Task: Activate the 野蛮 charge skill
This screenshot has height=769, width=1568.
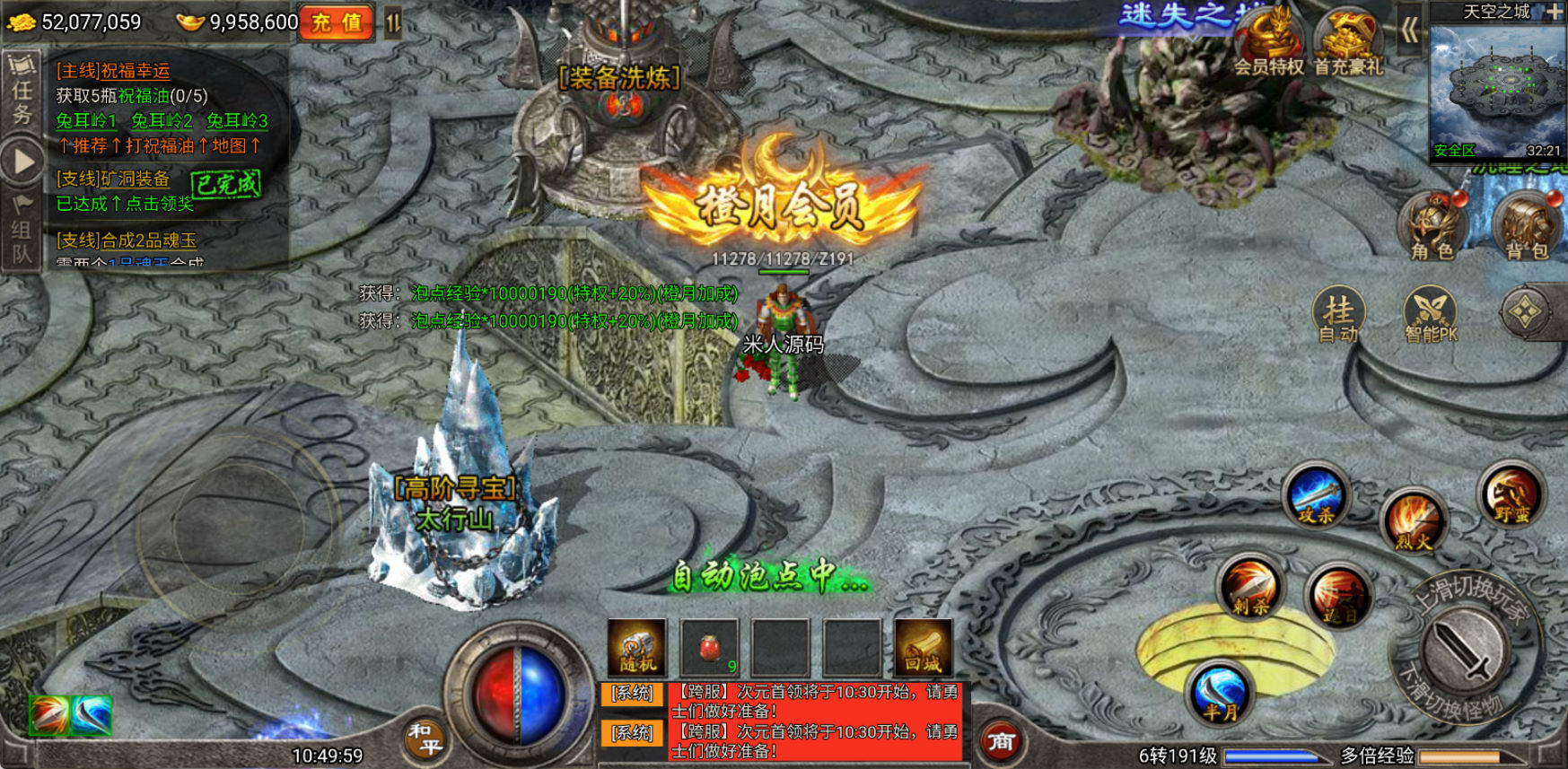Action: [x=1511, y=495]
